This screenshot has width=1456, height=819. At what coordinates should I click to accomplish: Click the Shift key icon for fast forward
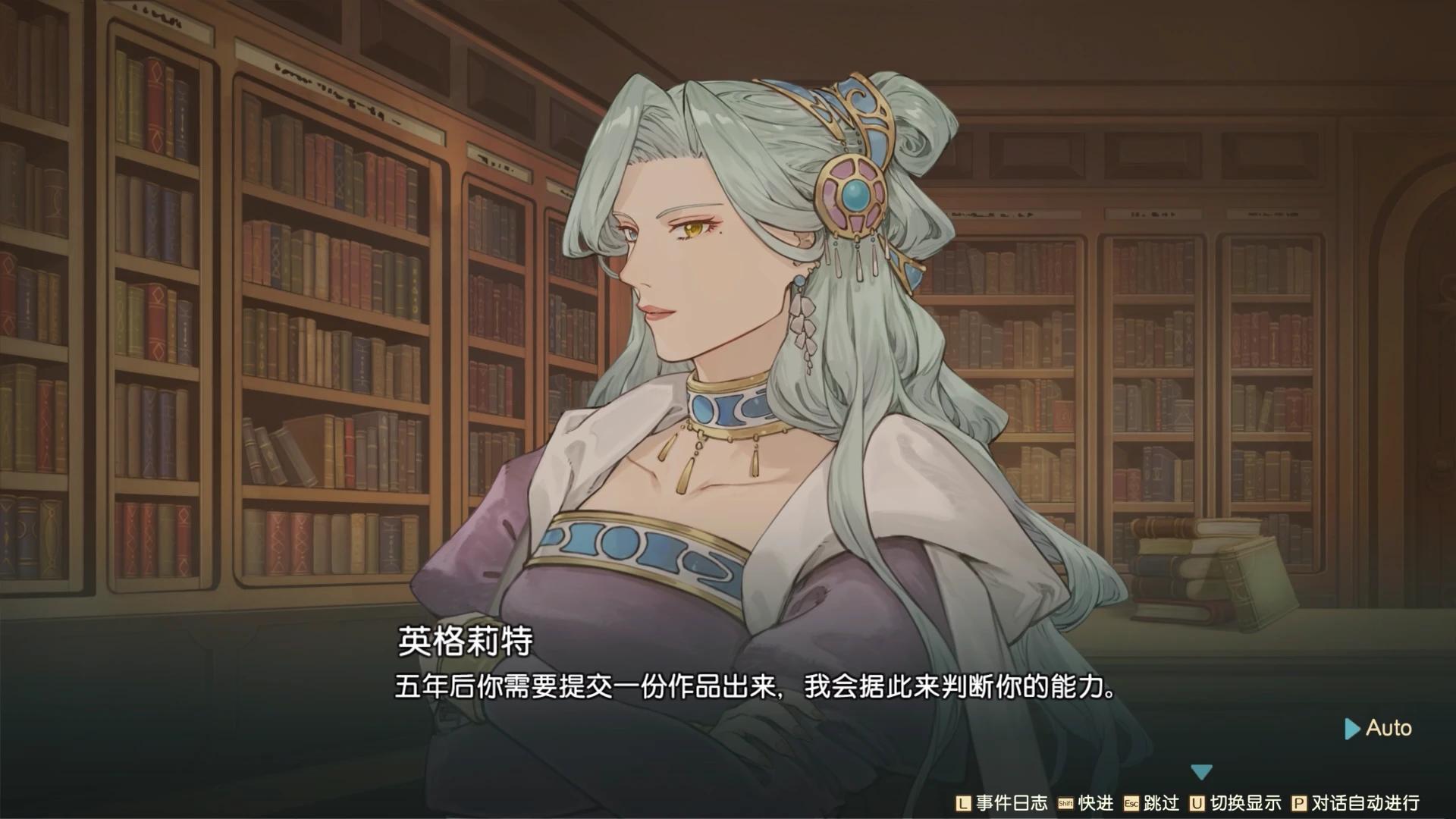1066,804
